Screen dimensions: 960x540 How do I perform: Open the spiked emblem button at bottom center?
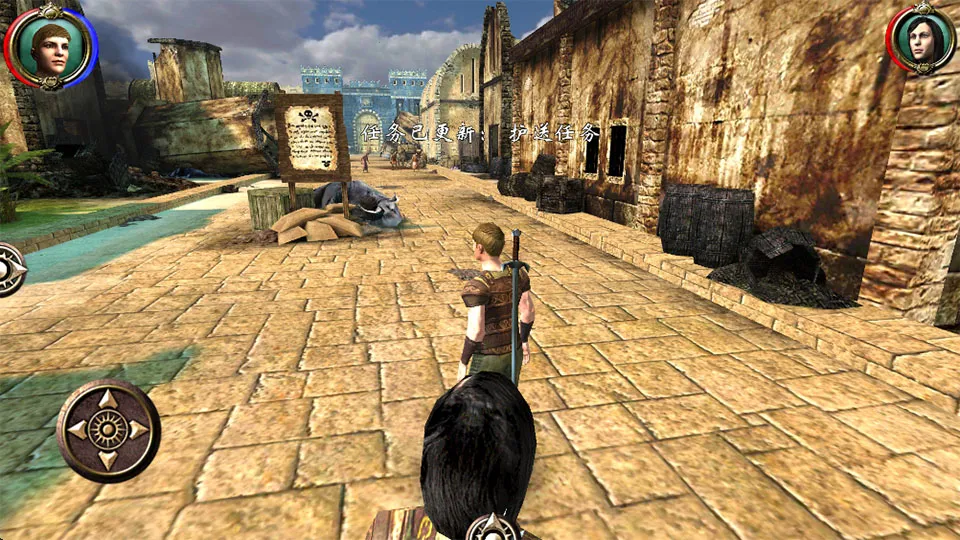pyautogui.click(x=493, y=527)
